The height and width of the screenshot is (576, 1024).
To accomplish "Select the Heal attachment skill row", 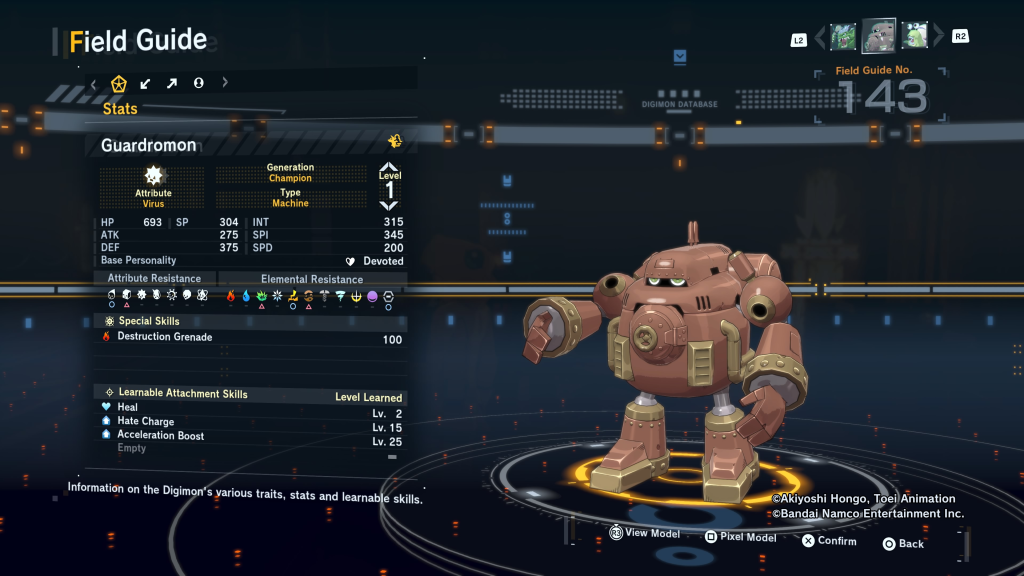I will tap(250, 408).
